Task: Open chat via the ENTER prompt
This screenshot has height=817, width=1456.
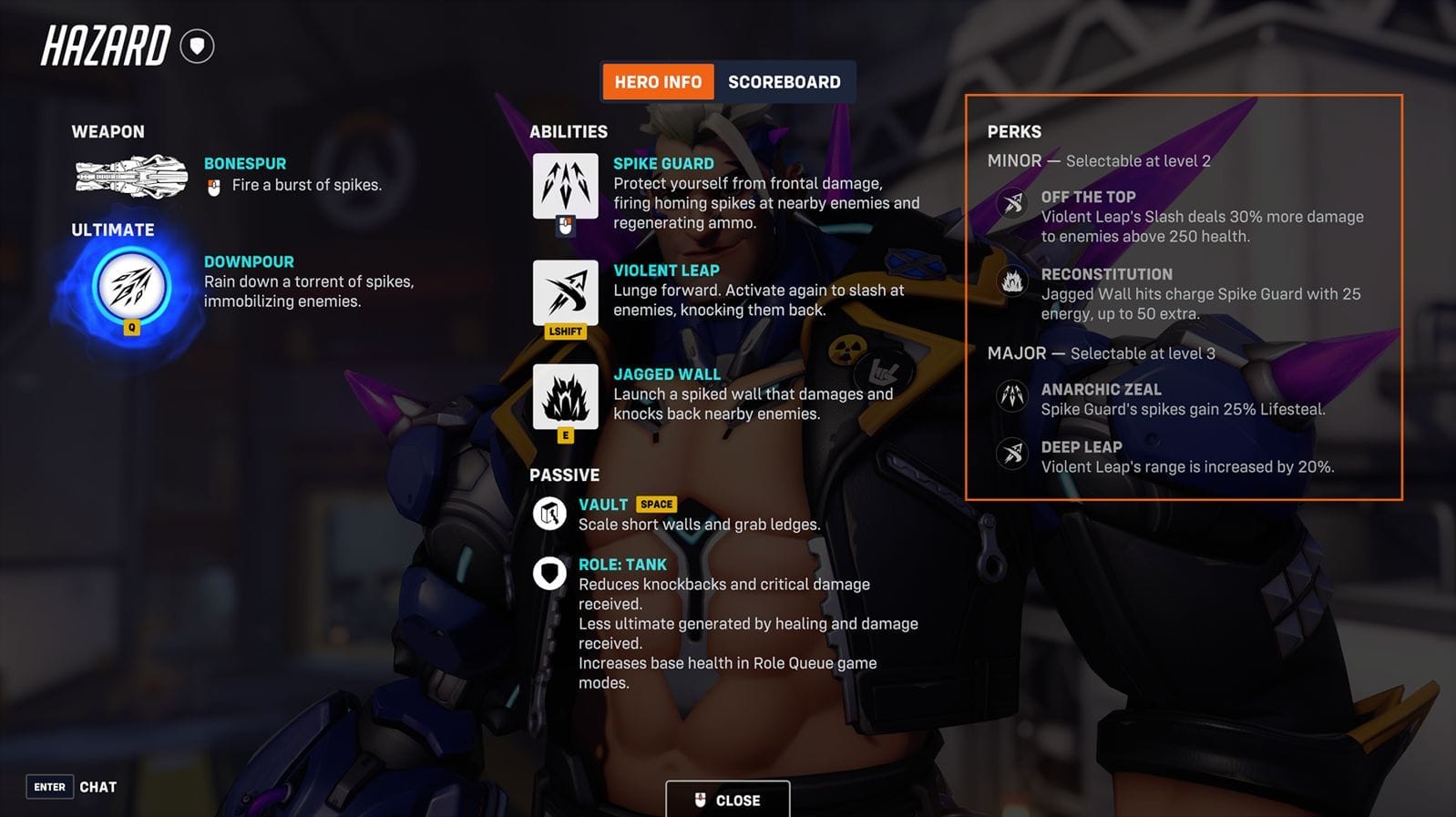Action: [50, 786]
